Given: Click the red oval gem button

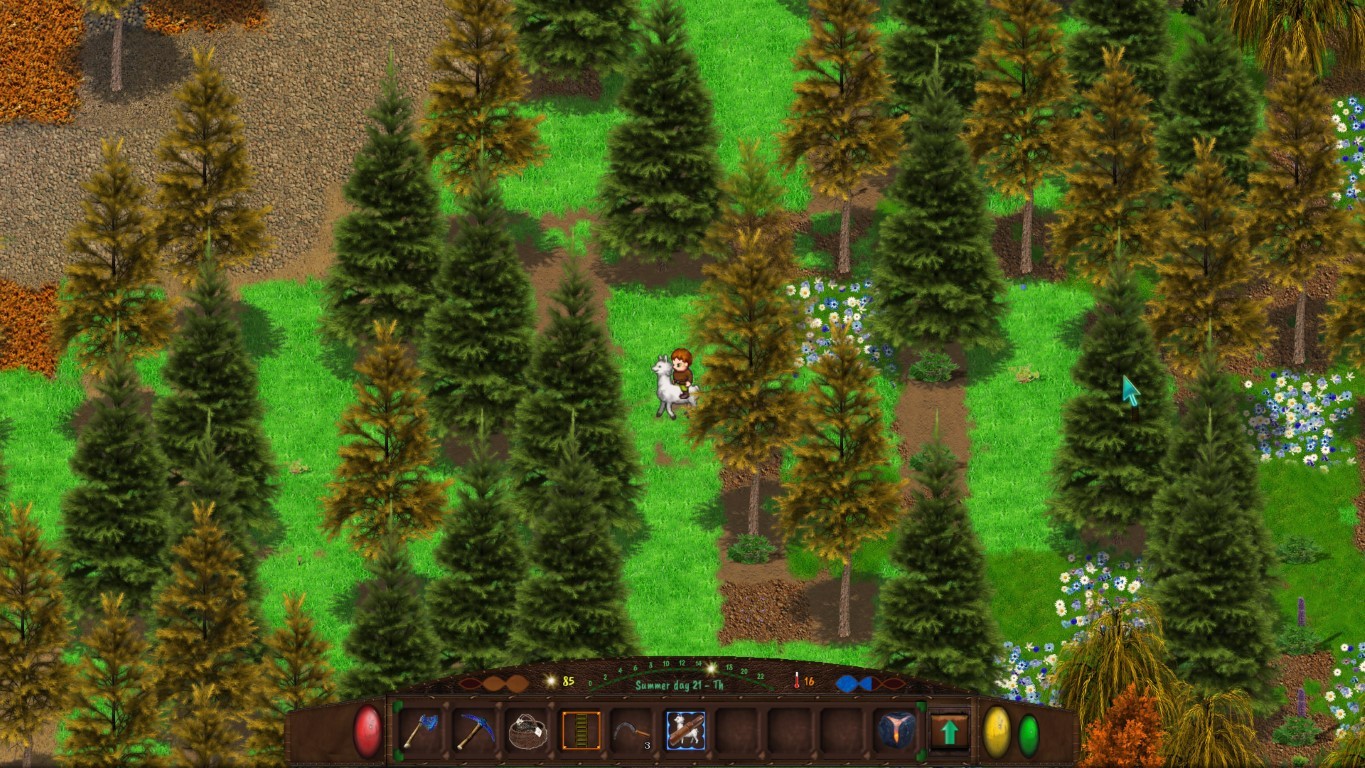Looking at the screenshot, I should click(368, 732).
